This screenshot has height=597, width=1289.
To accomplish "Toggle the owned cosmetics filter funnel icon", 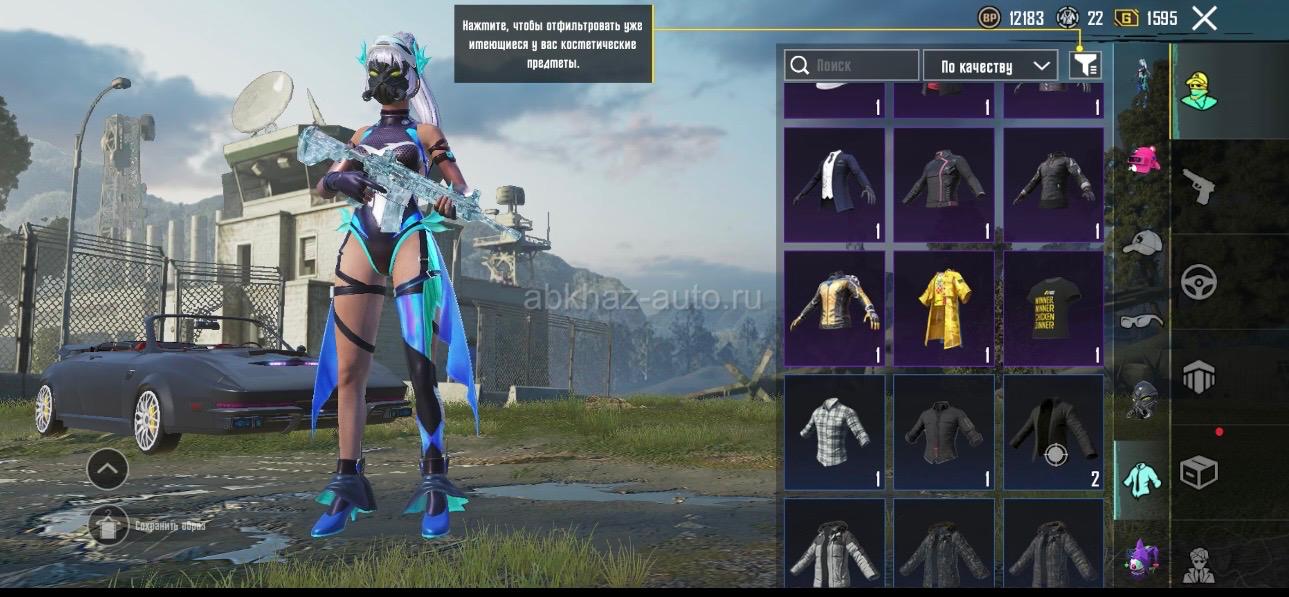I will pos(1085,66).
